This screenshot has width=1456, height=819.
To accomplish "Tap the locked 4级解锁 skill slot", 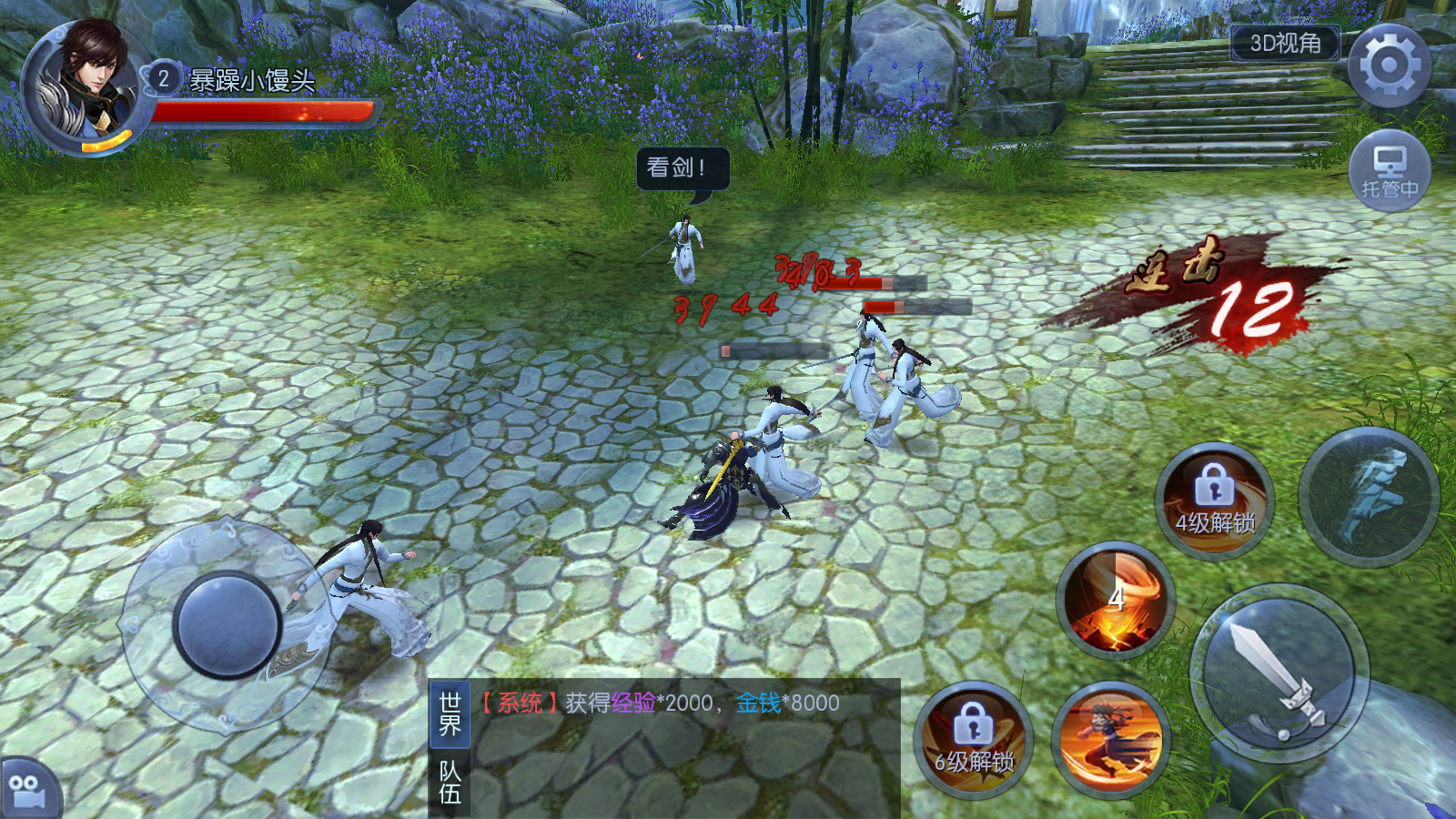I will tap(1215, 502).
